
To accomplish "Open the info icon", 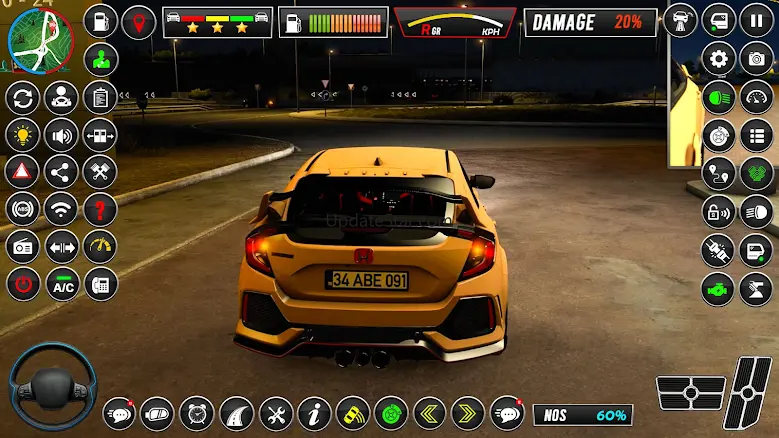I will pyautogui.click(x=314, y=413).
